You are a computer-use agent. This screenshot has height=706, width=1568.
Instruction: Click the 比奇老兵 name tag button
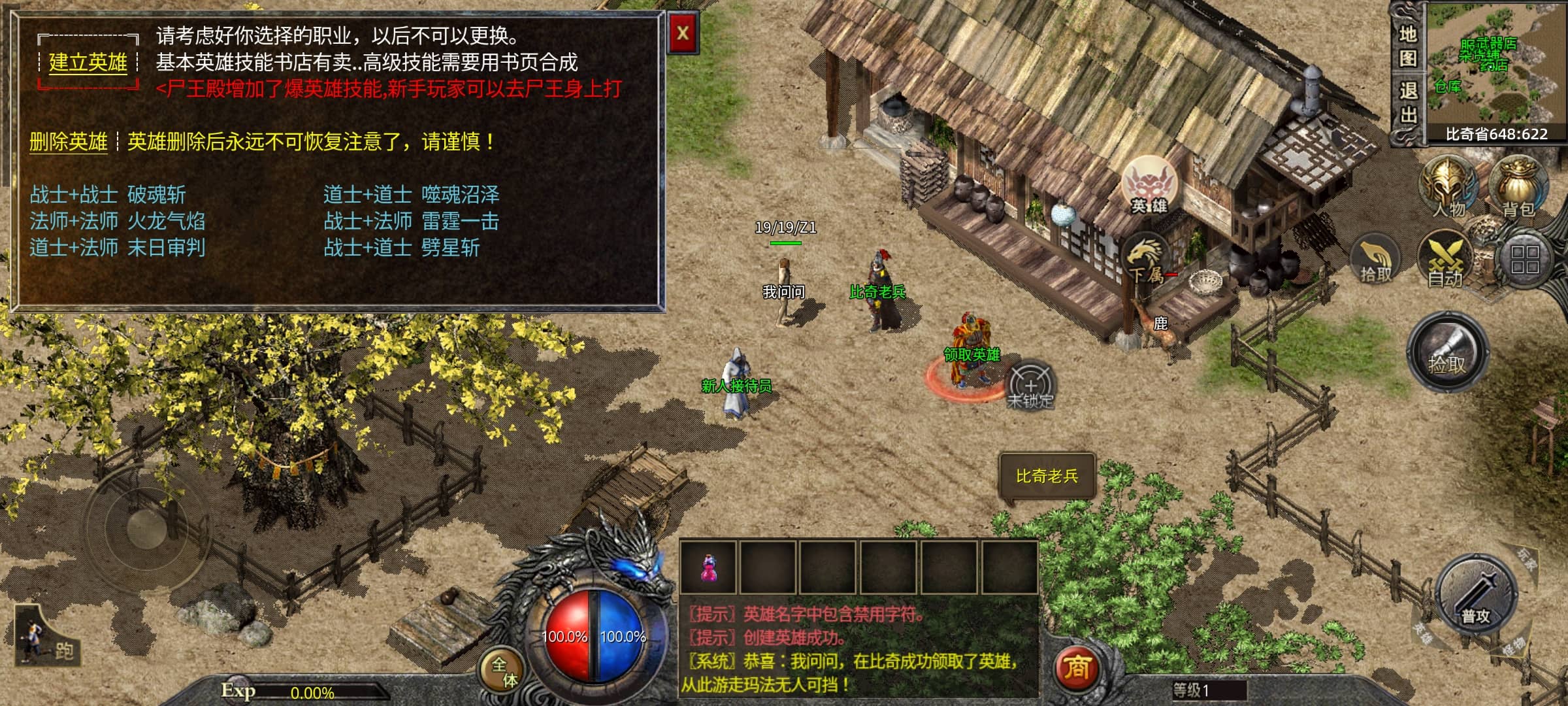pos(1047,477)
